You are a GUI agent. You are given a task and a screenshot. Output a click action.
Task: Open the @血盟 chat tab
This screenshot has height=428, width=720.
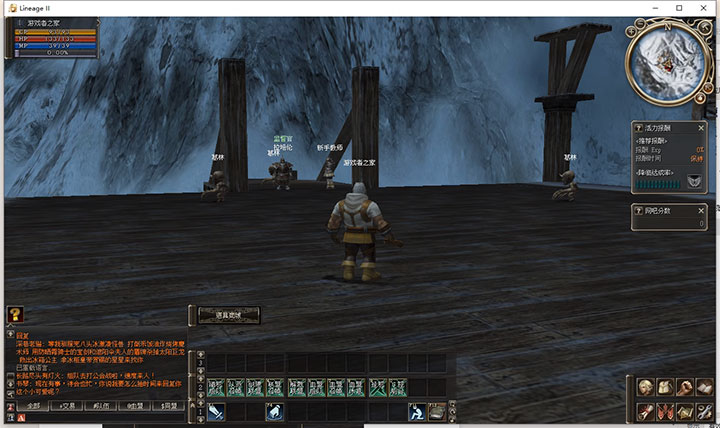click(x=135, y=406)
